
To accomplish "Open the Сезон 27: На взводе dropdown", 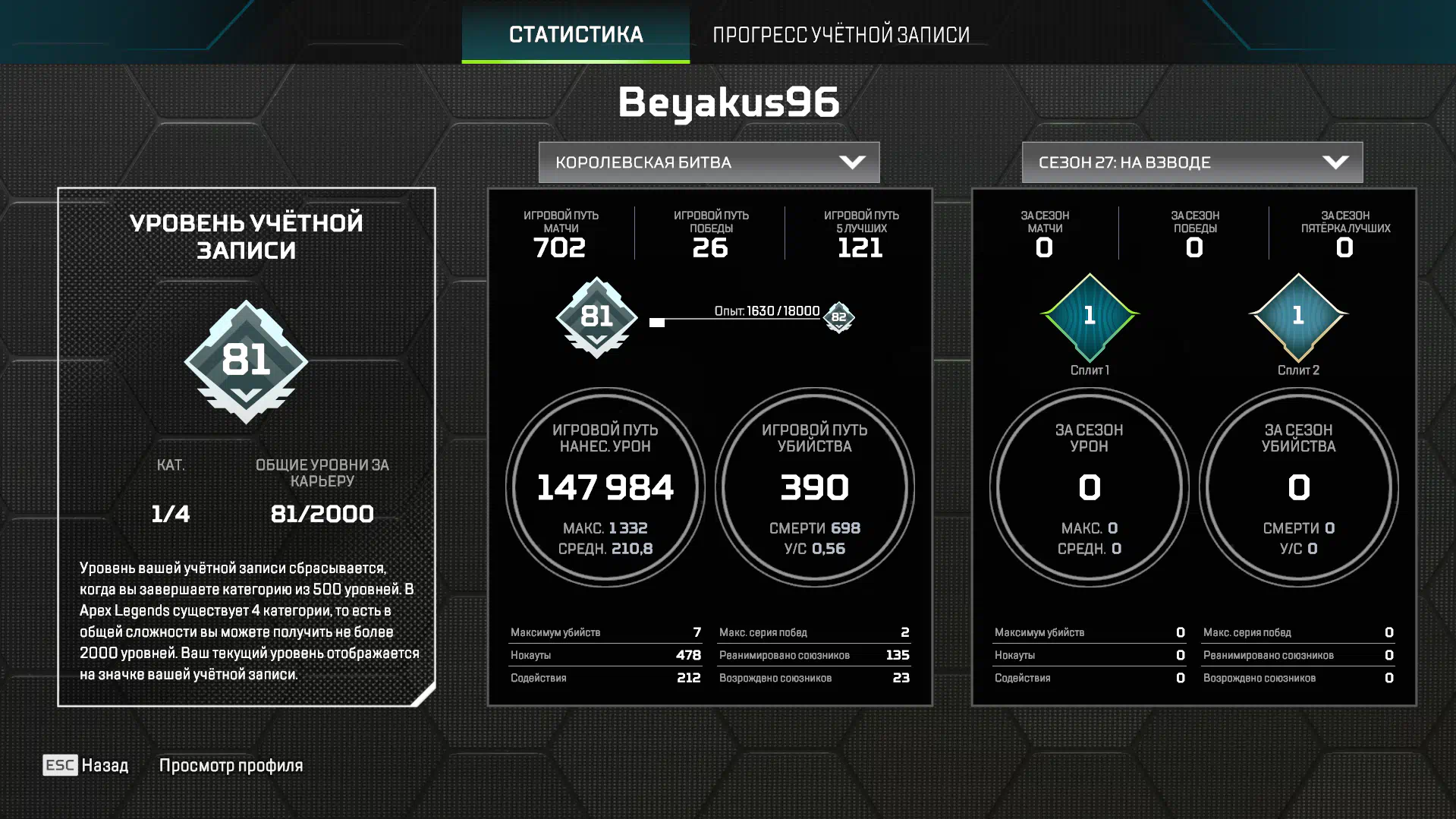I will pos(1191,162).
